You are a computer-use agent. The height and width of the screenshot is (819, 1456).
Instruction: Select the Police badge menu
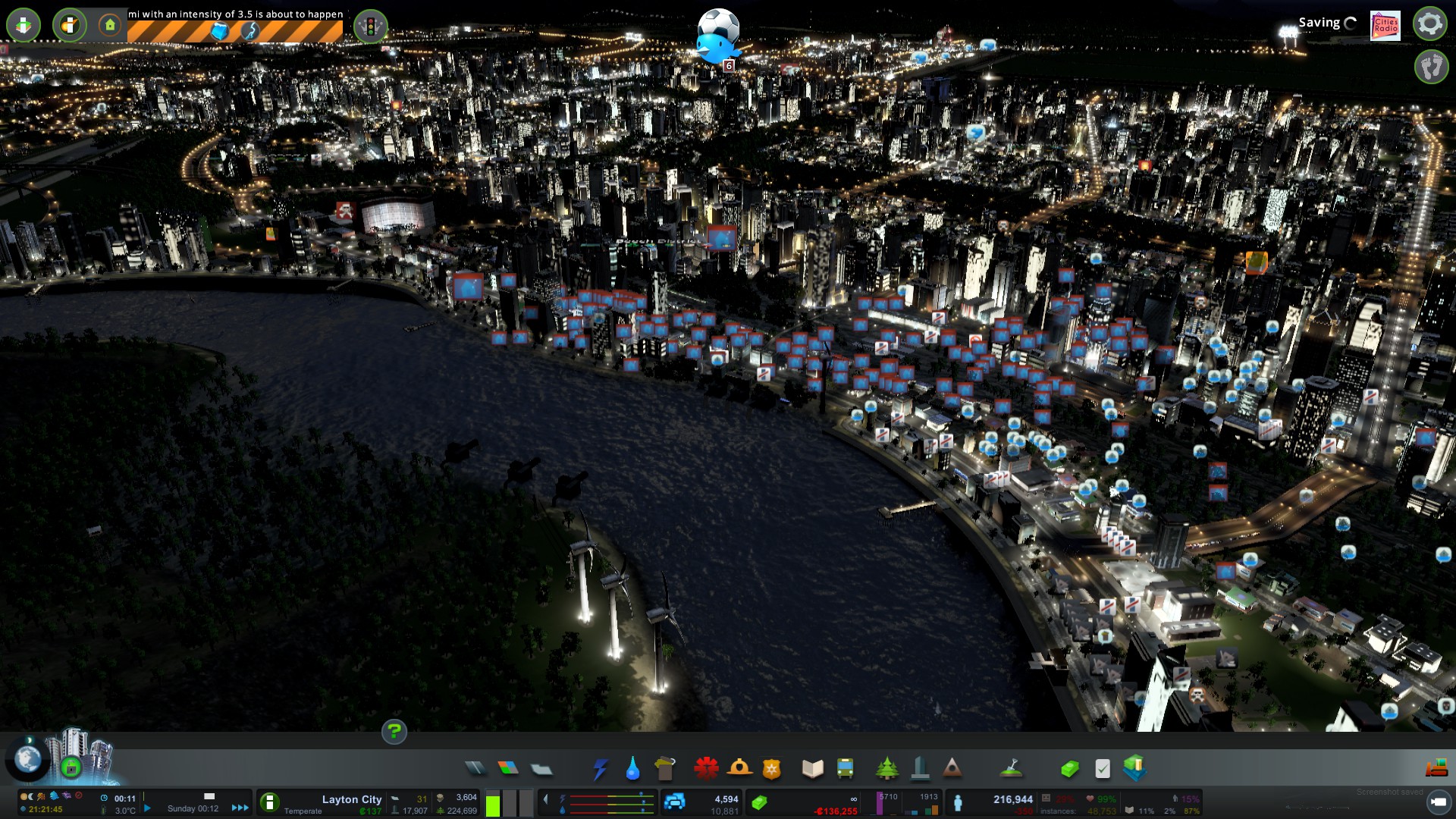click(x=771, y=769)
